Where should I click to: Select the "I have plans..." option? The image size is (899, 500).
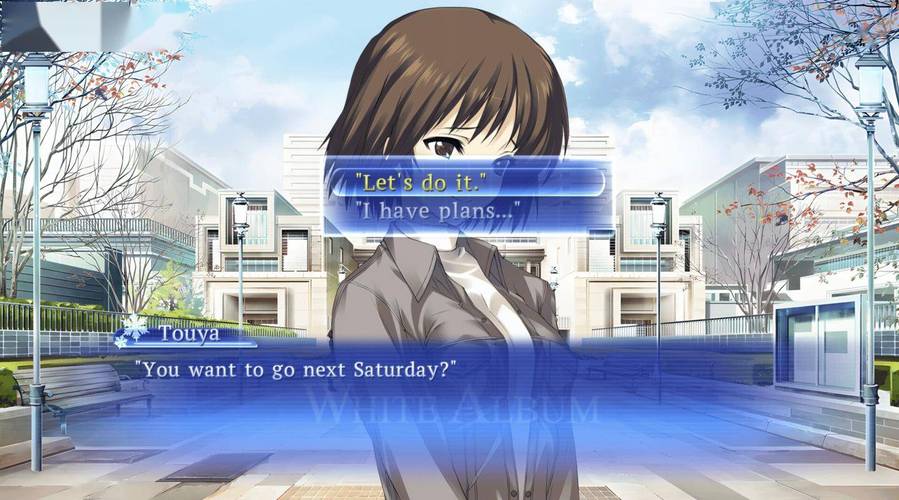[x=465, y=211]
